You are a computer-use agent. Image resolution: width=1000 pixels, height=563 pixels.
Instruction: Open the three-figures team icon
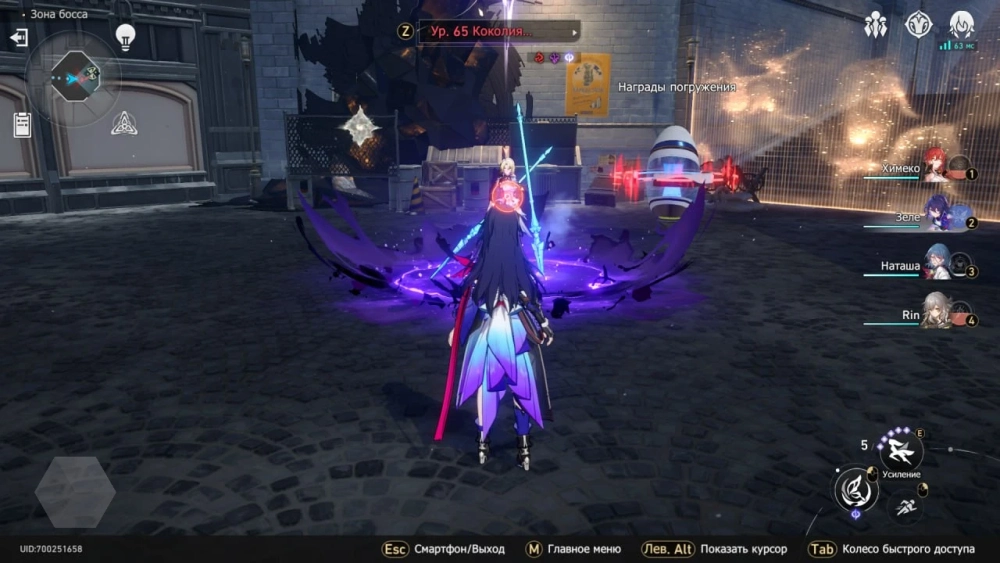click(876, 24)
